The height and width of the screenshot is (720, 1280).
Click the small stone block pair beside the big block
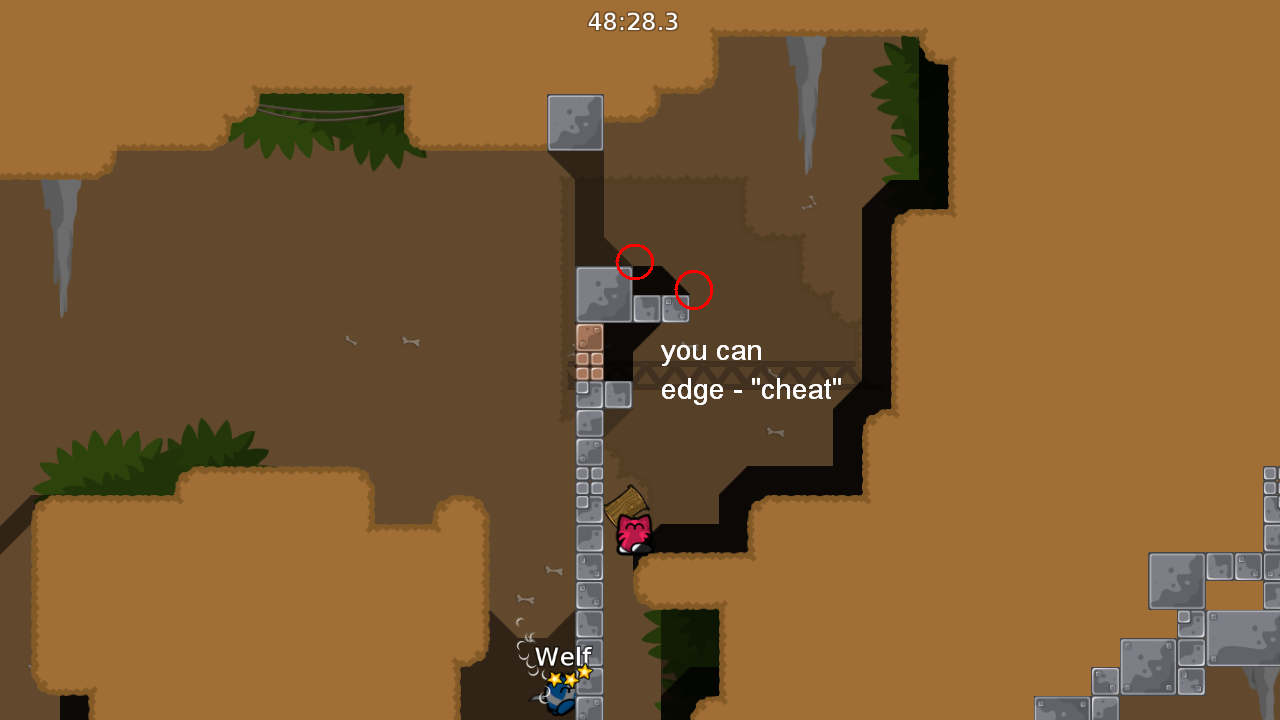pyautogui.click(x=660, y=308)
